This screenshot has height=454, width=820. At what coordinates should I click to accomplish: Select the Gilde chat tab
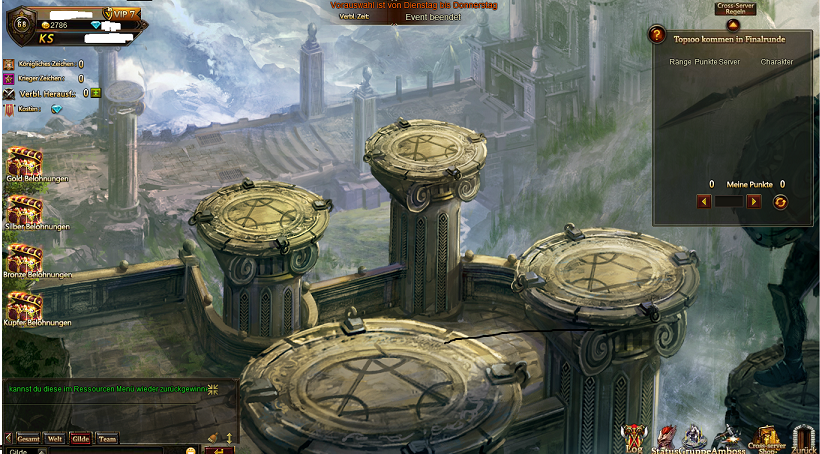pyautogui.click(x=81, y=438)
